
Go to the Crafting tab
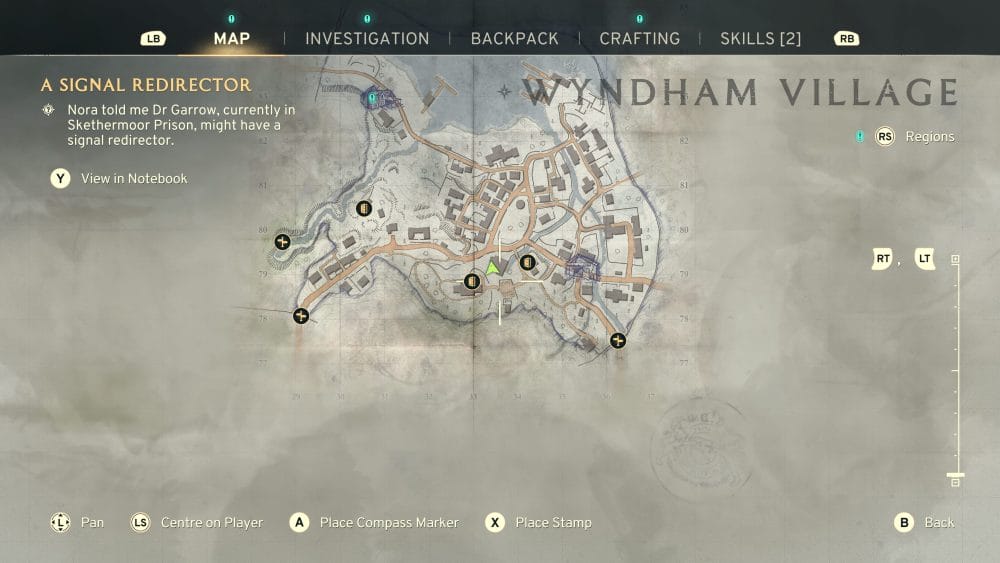tap(639, 39)
